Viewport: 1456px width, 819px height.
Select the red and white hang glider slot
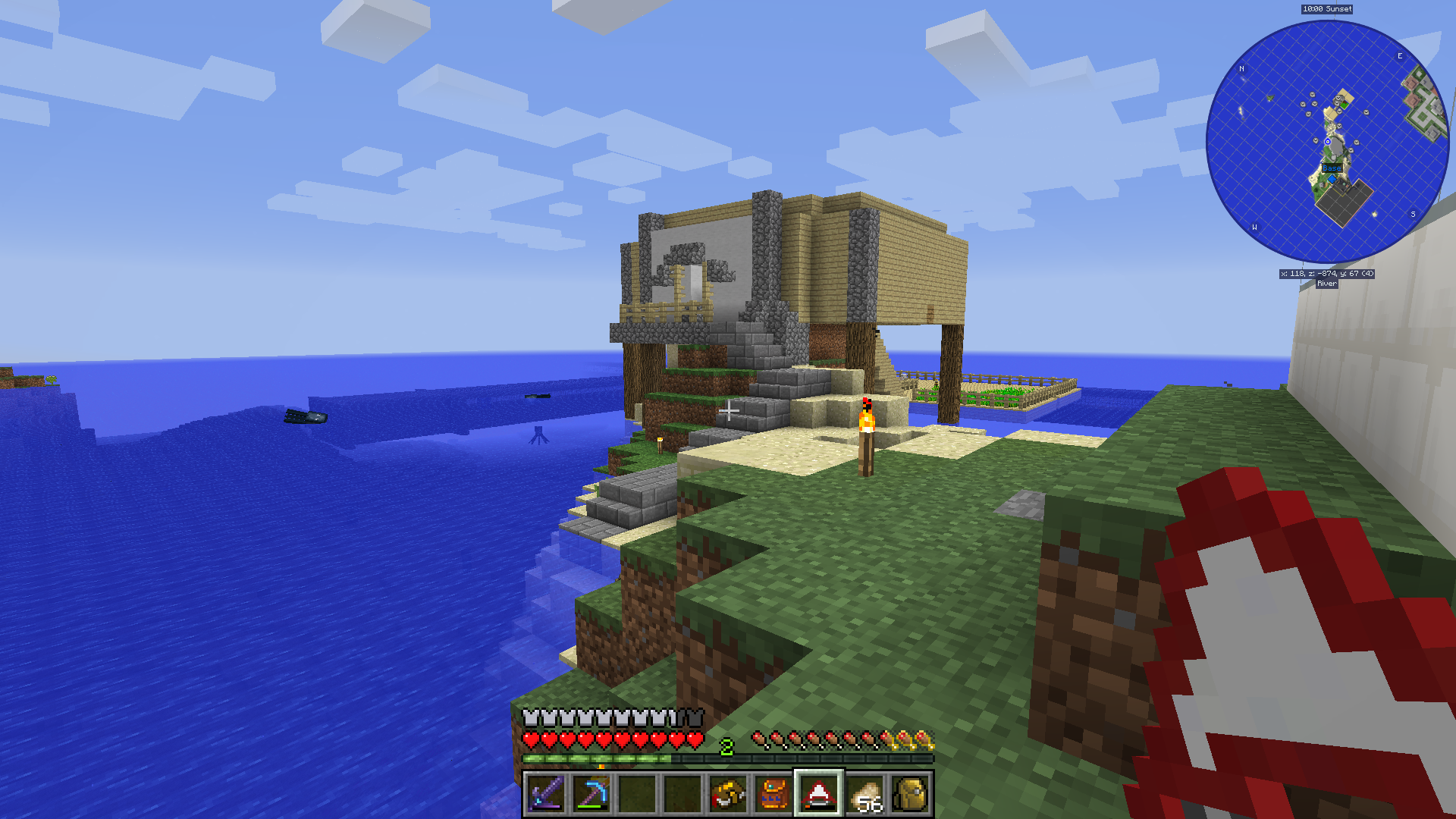click(x=818, y=794)
